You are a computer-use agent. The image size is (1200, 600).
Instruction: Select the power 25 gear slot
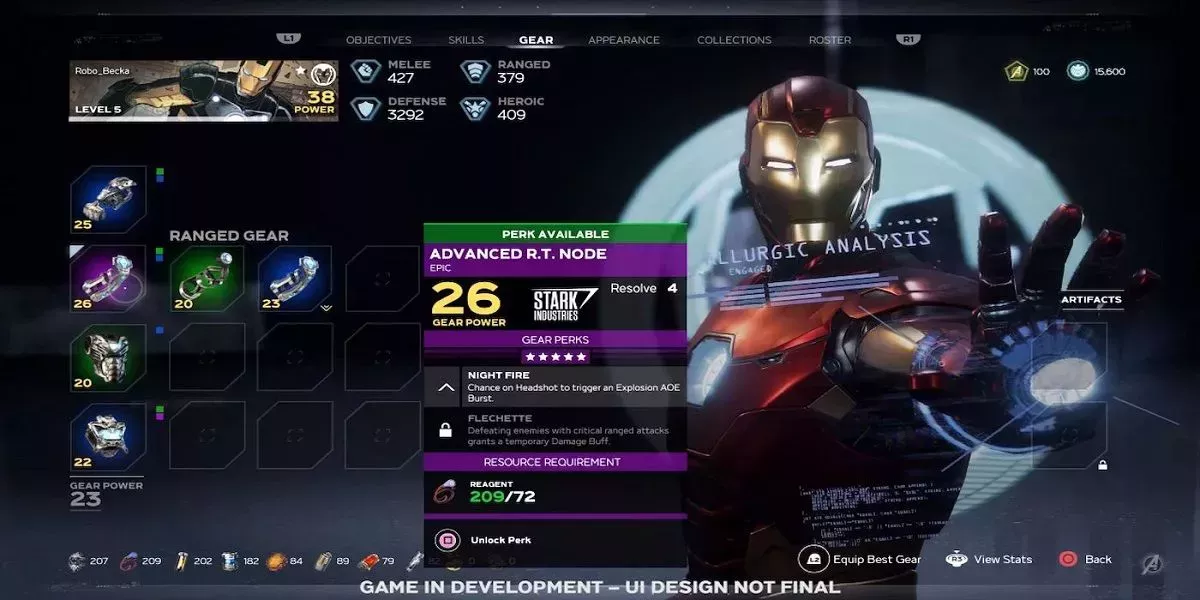click(108, 200)
